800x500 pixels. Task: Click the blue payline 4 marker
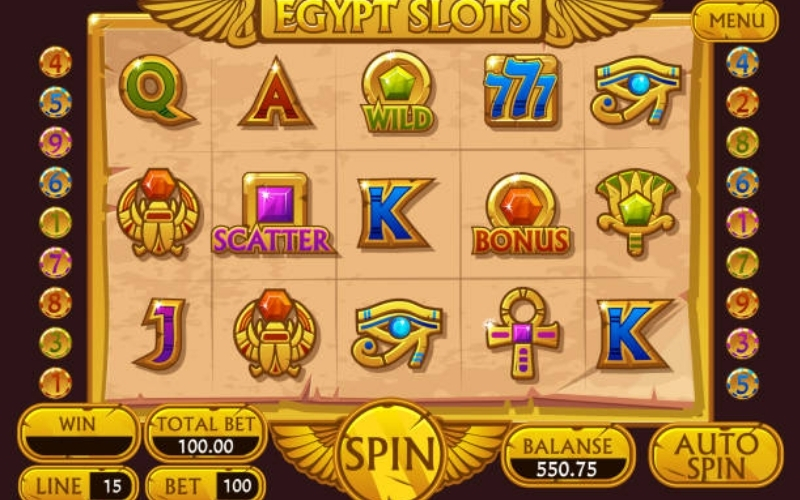click(742, 62)
